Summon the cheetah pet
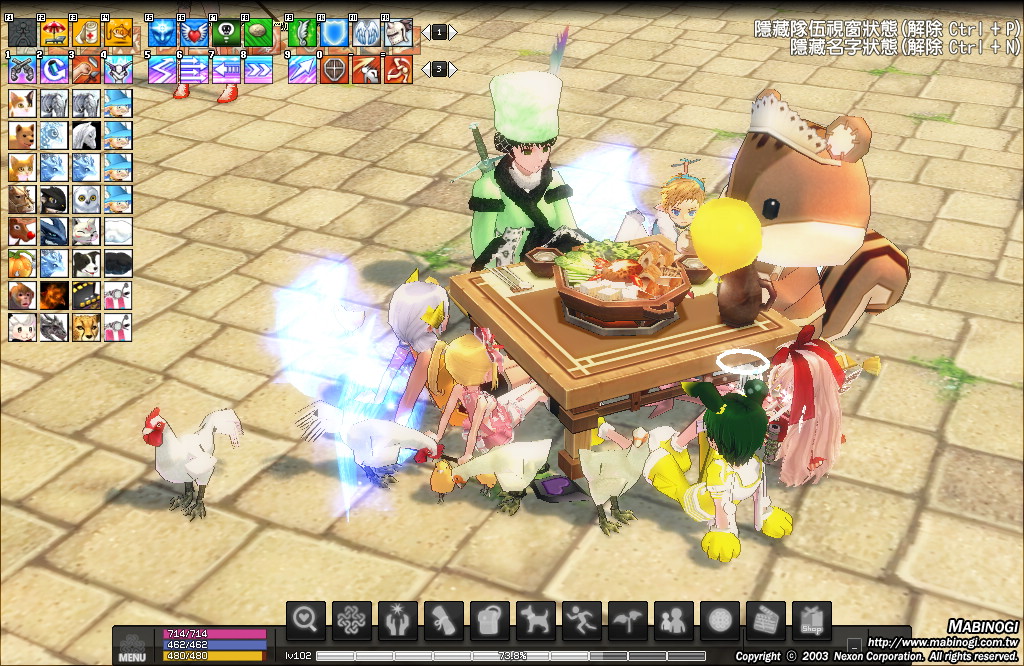The image size is (1024, 666). [86, 327]
